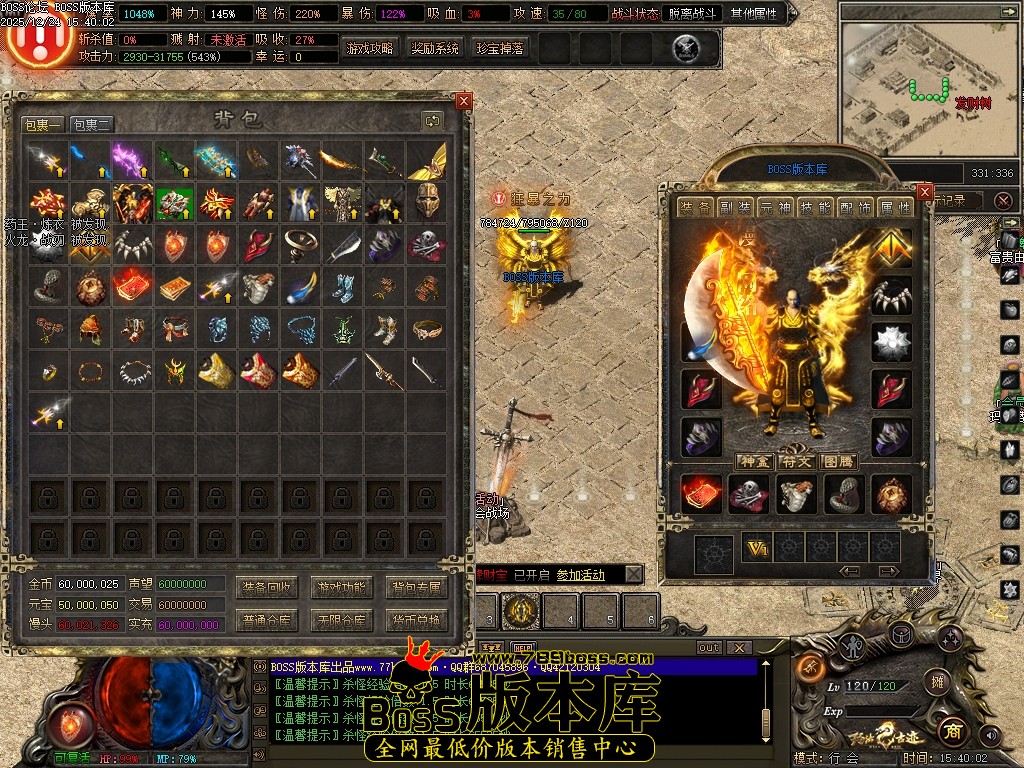The image size is (1024, 768).
Task: Close the 背包 inventory window
Action: 463,101
